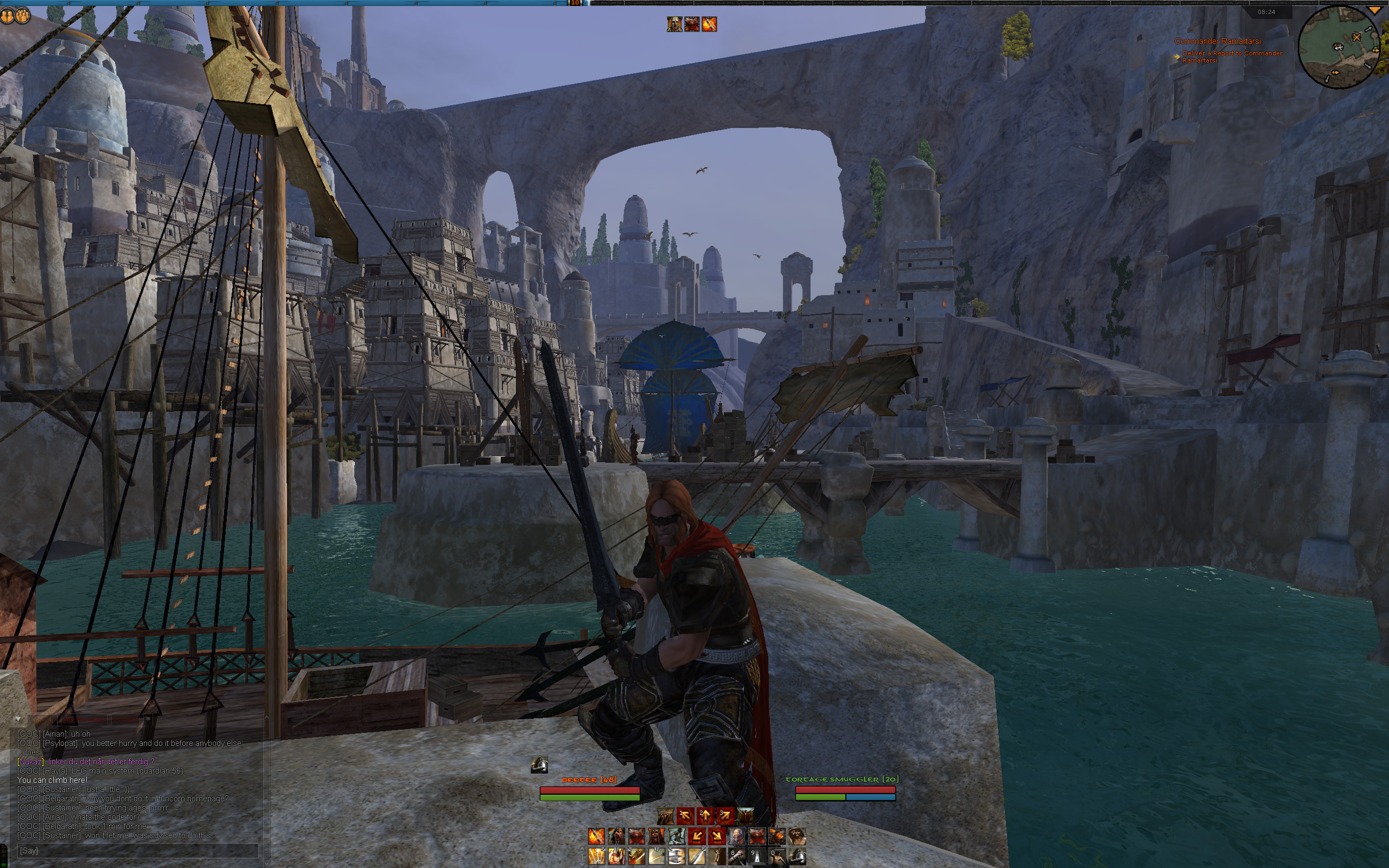Activate the lower-right attack arrow
Image resolution: width=1389 pixels, height=868 pixels.
pyautogui.click(x=716, y=837)
